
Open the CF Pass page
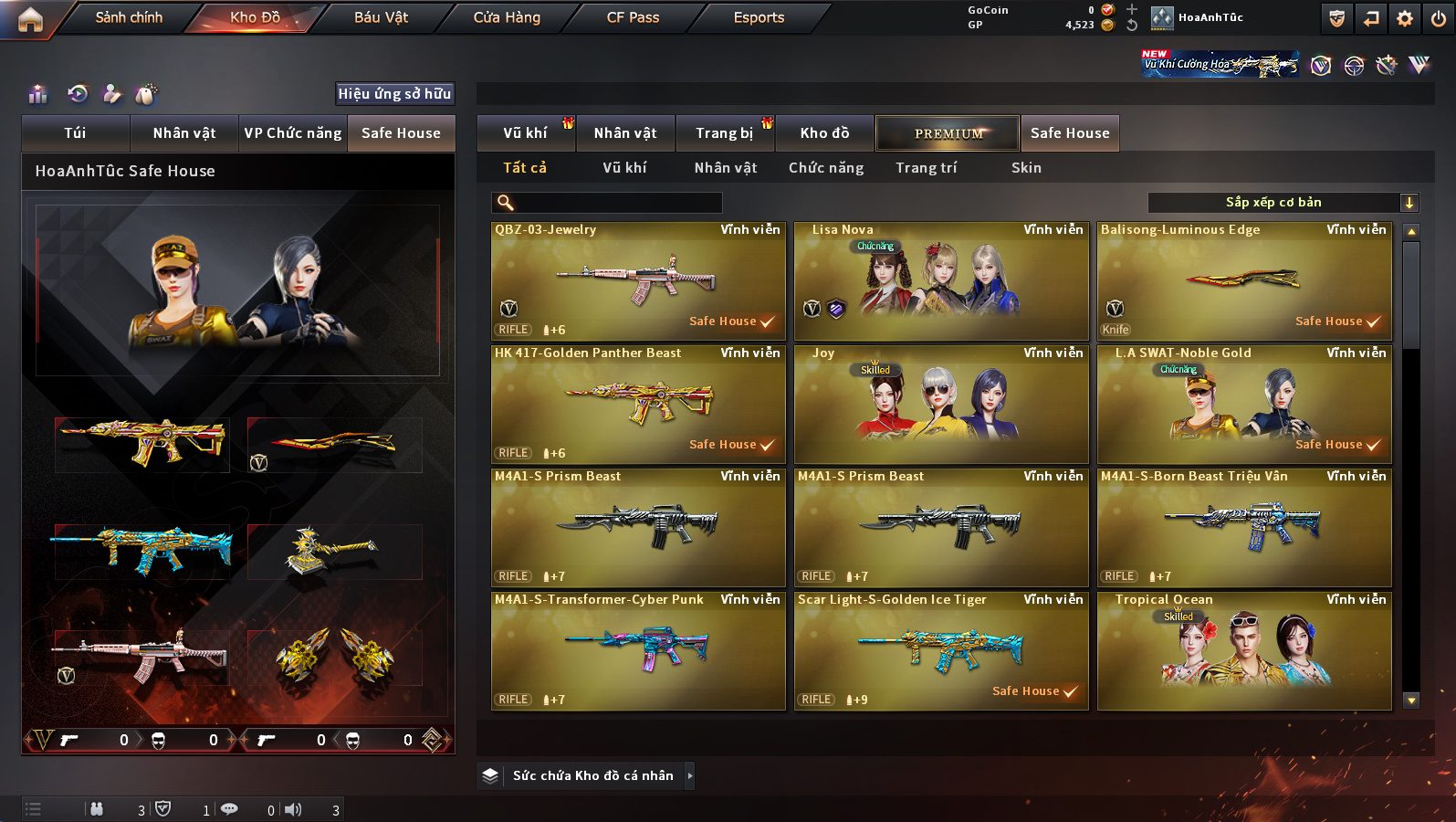click(633, 17)
